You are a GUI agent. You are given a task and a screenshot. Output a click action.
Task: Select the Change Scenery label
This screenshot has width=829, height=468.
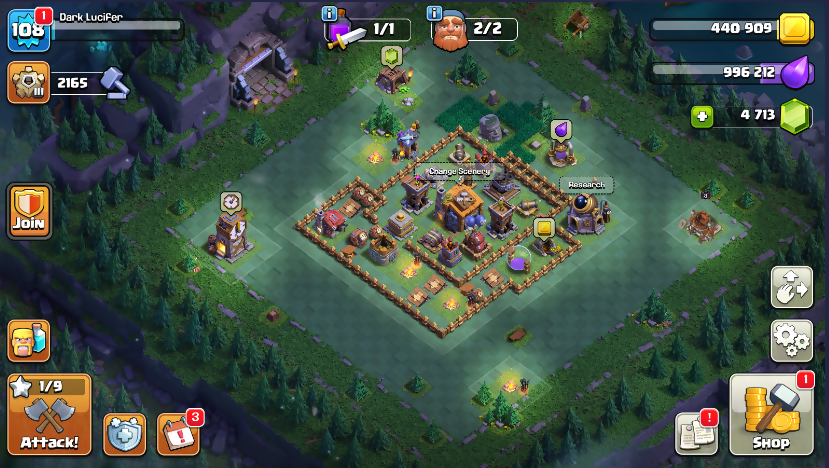(459, 171)
